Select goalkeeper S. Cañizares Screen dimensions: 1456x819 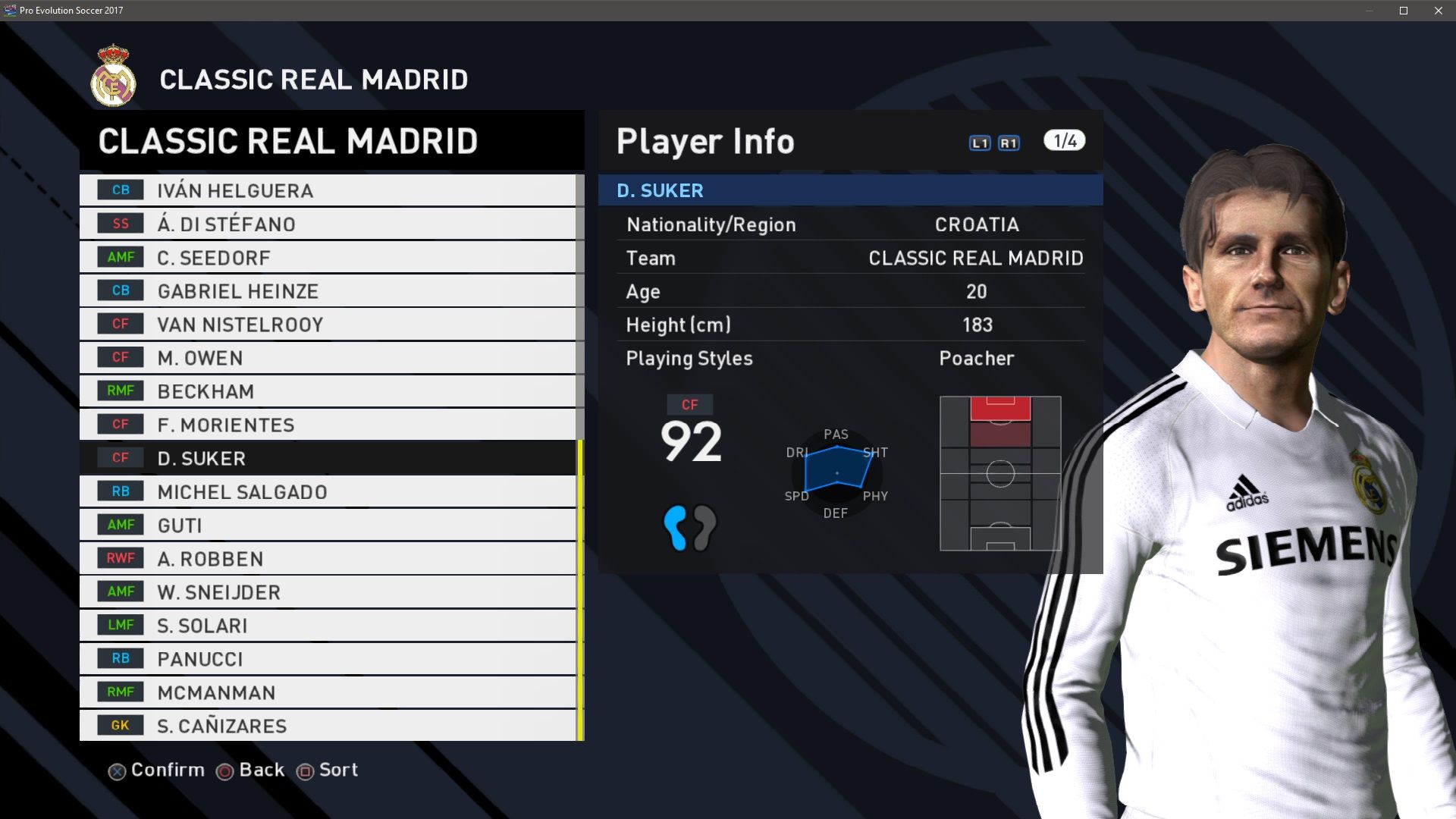327,725
